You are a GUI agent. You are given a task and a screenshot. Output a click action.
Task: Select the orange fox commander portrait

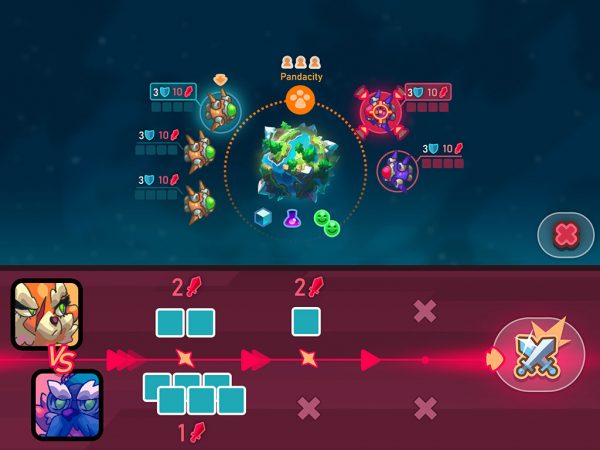(46, 313)
